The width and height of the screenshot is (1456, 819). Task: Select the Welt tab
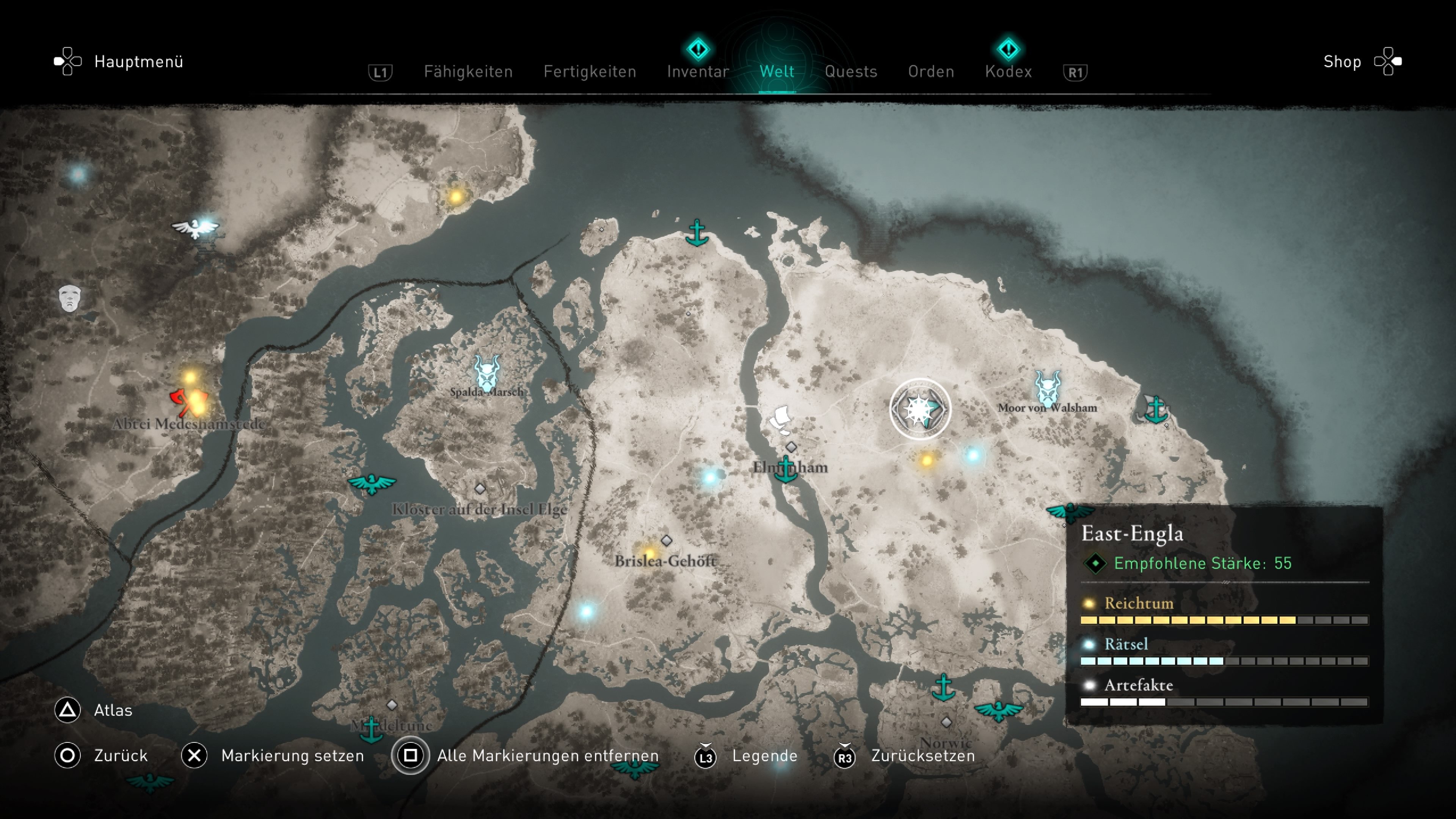click(x=777, y=72)
